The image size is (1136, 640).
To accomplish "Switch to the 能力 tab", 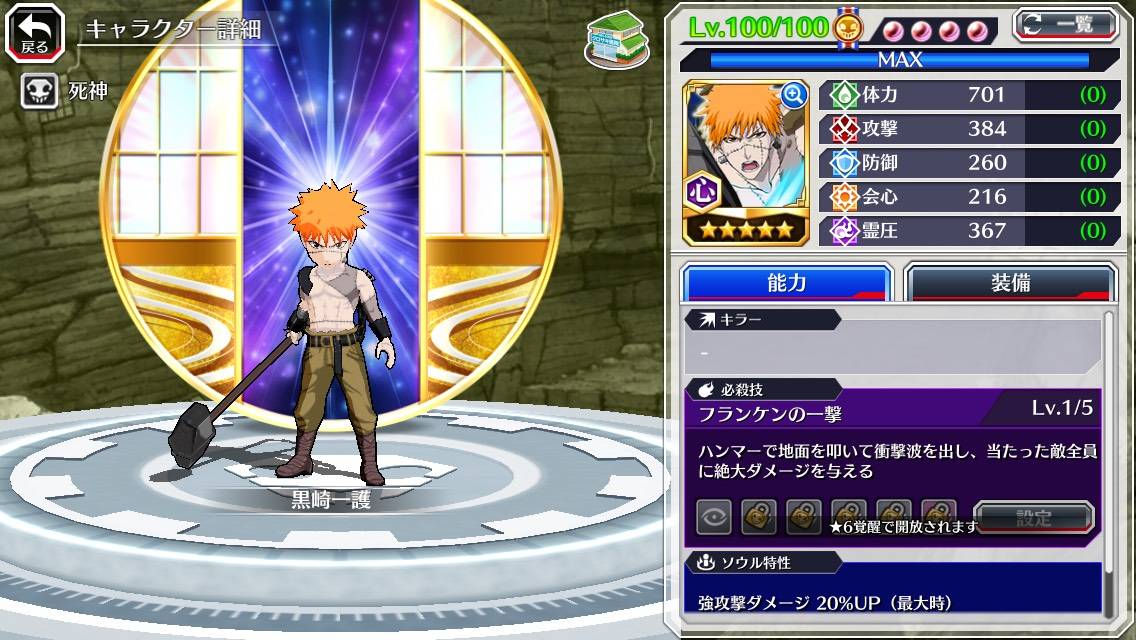I will click(786, 283).
